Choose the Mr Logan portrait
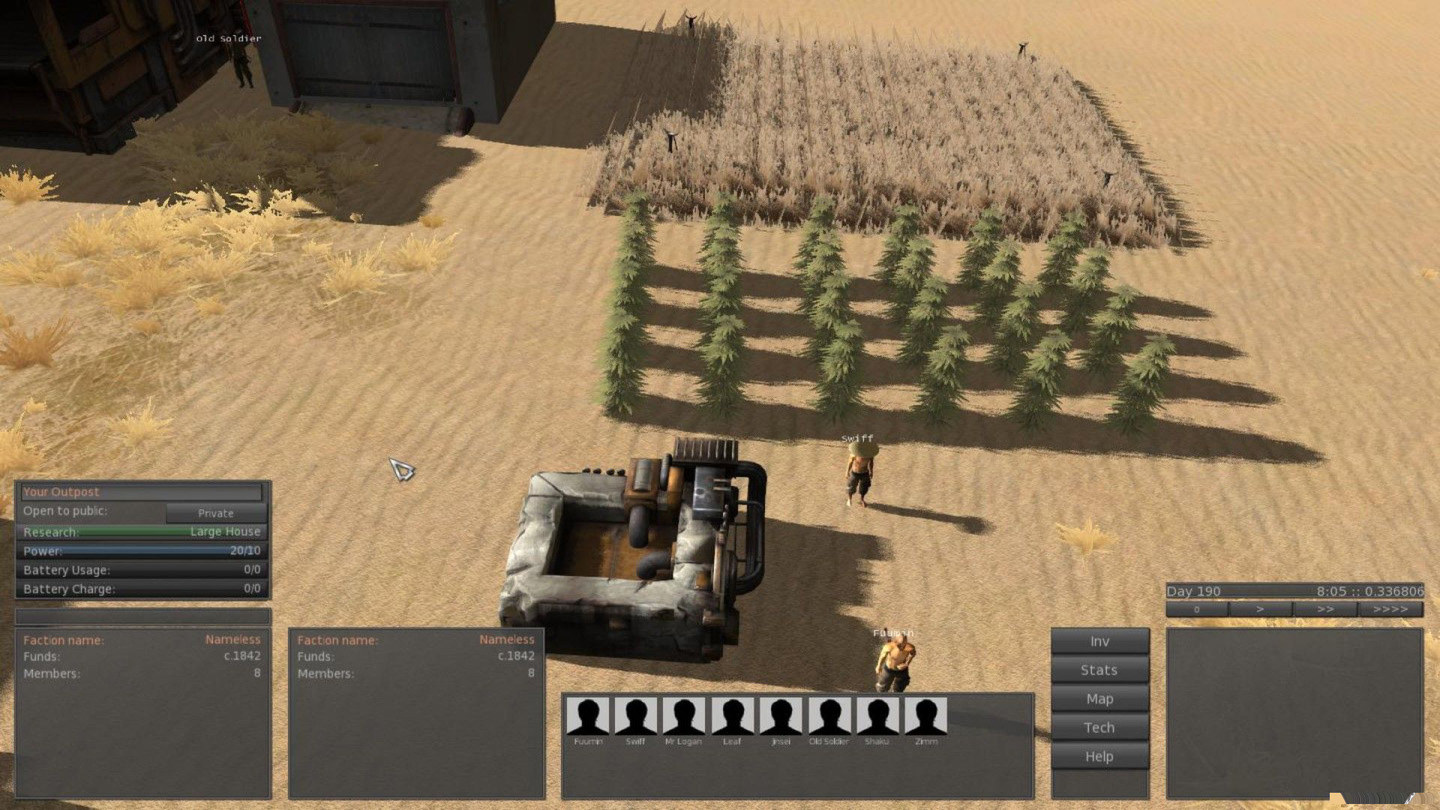1440x810 pixels. [684, 717]
